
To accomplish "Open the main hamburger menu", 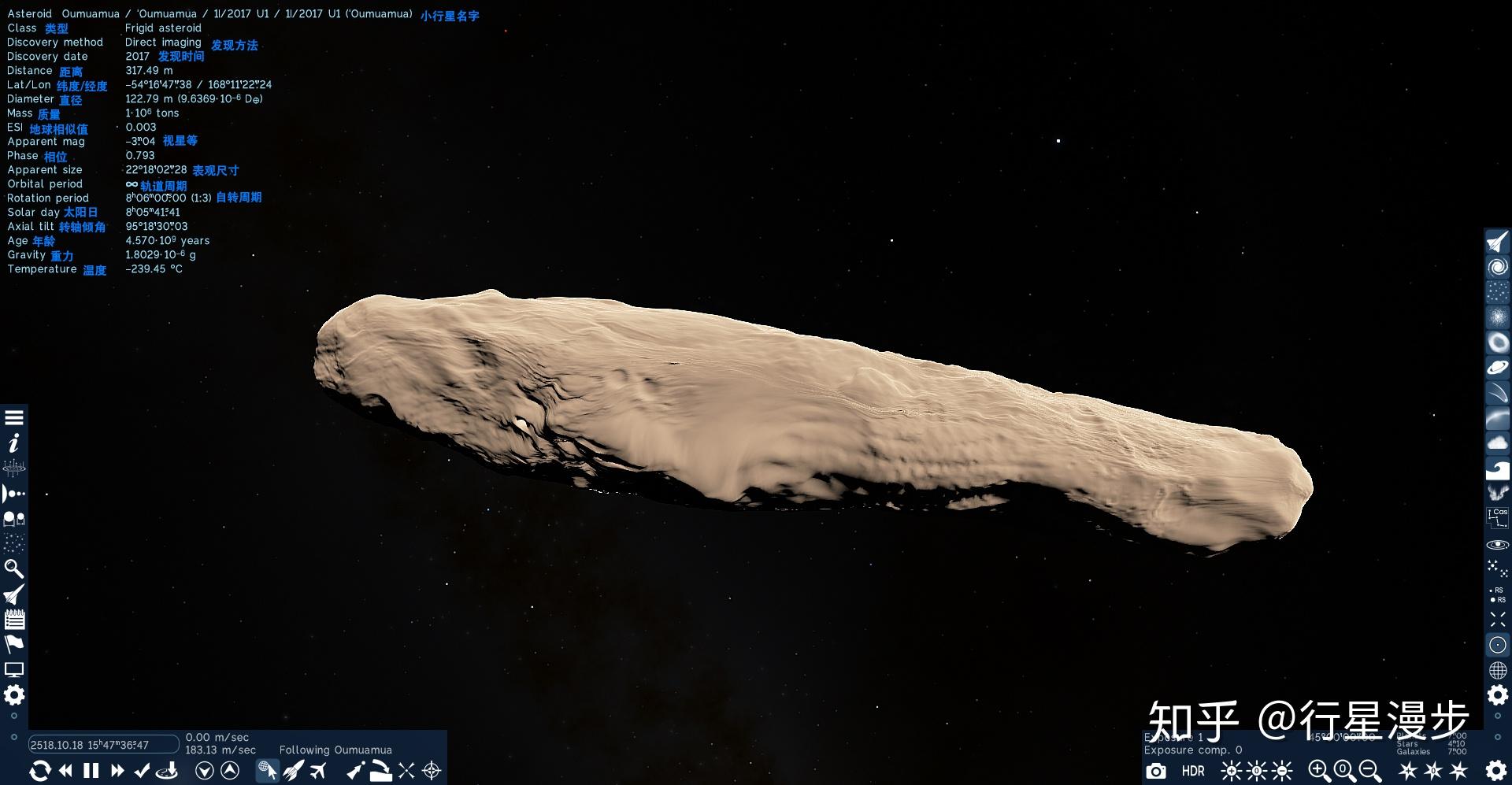I will tap(13, 417).
